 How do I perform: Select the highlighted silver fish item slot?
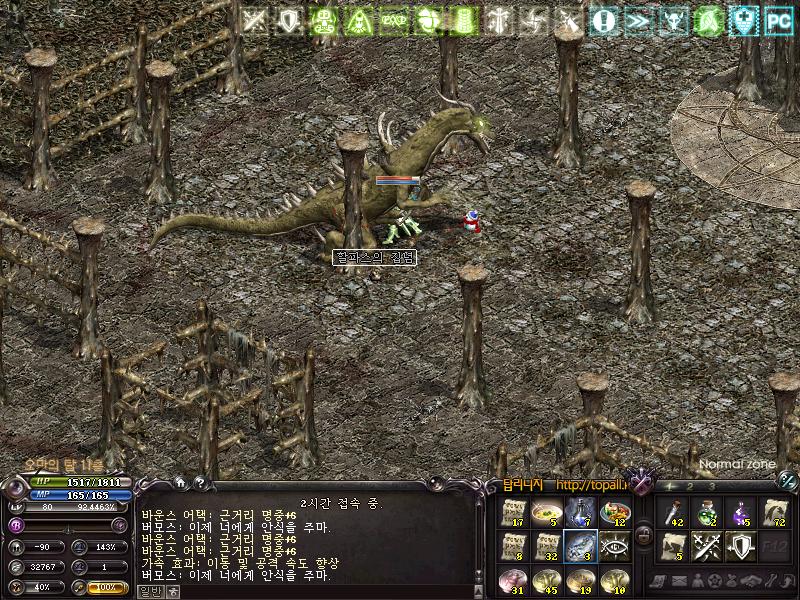pos(581,546)
